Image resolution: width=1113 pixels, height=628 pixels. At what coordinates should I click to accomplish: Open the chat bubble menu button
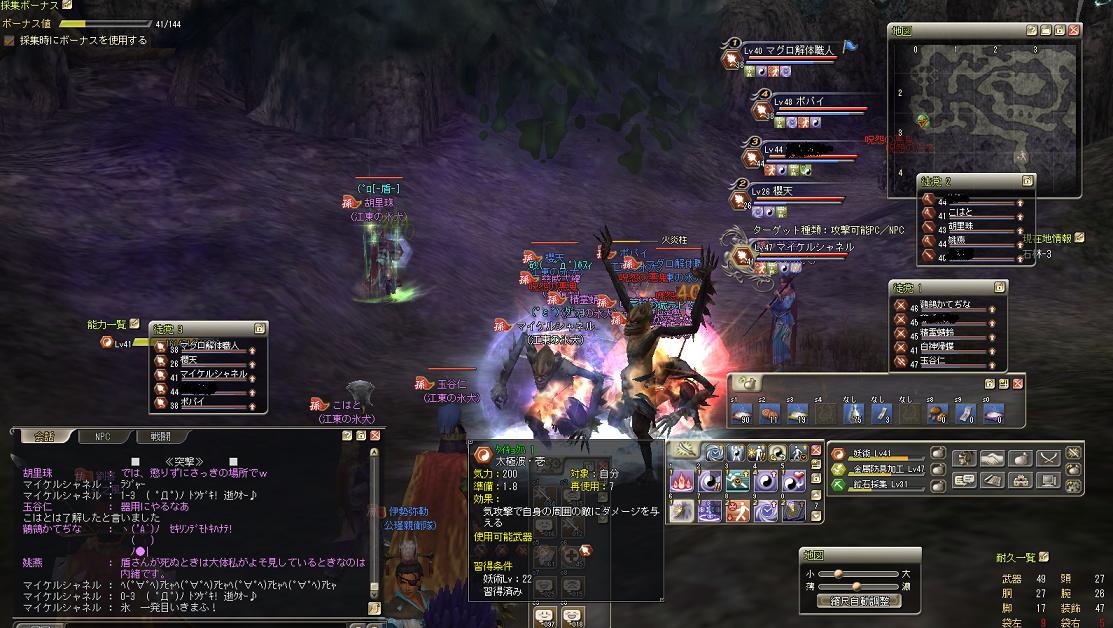(x=965, y=480)
